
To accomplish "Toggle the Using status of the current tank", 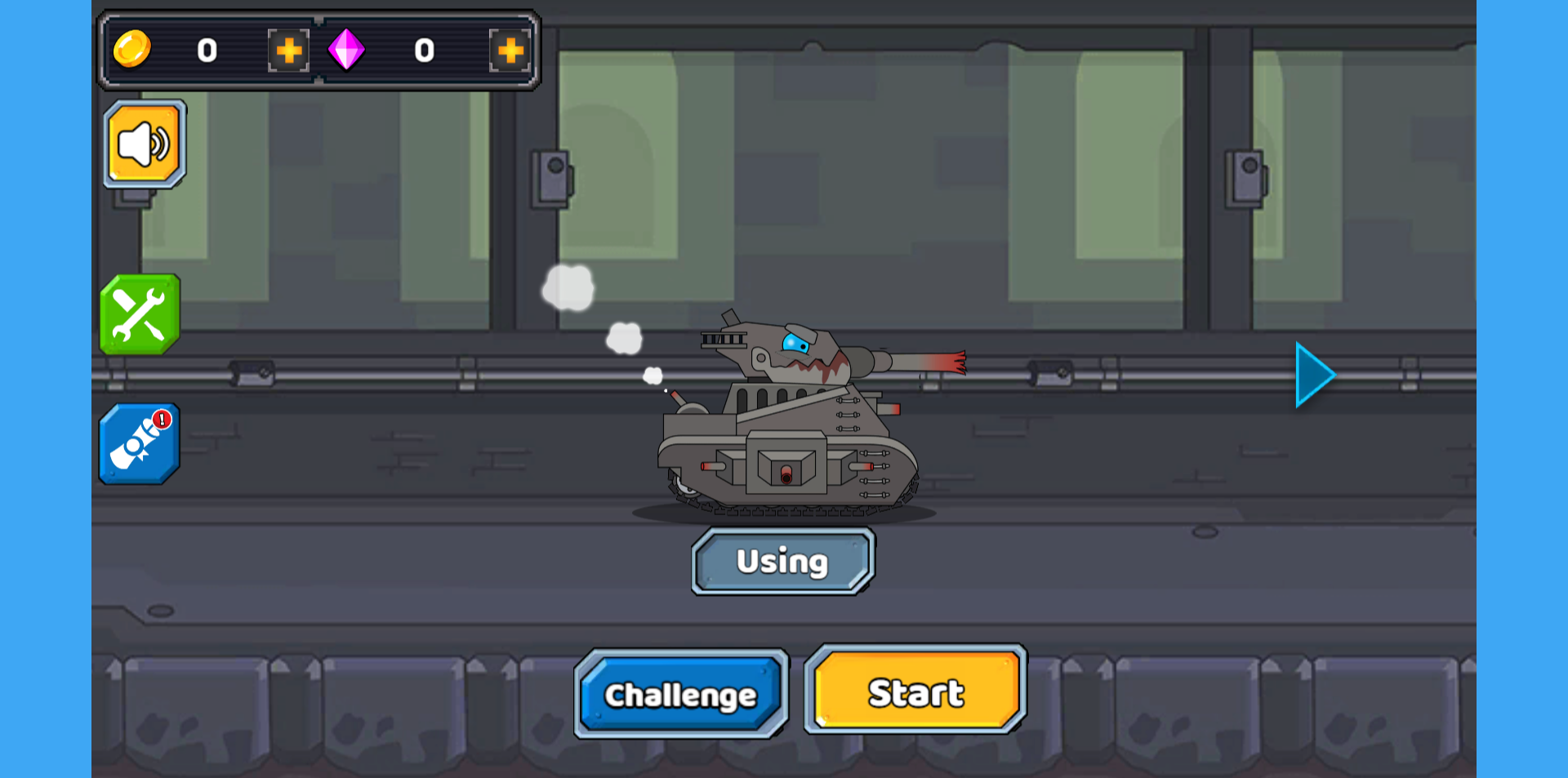I will [x=782, y=561].
